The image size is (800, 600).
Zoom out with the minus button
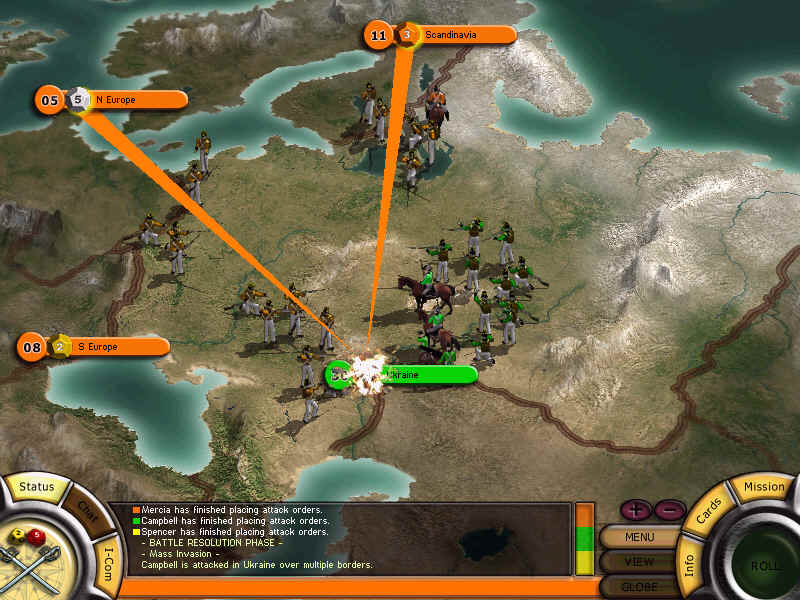(x=669, y=510)
